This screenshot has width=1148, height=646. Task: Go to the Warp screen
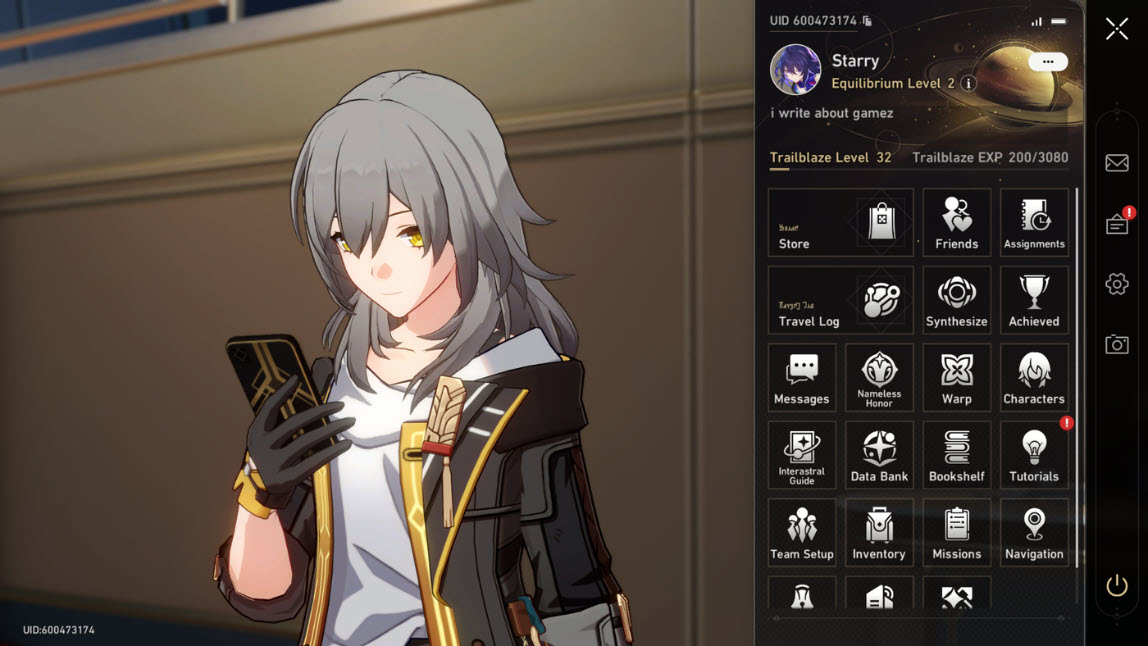(957, 378)
